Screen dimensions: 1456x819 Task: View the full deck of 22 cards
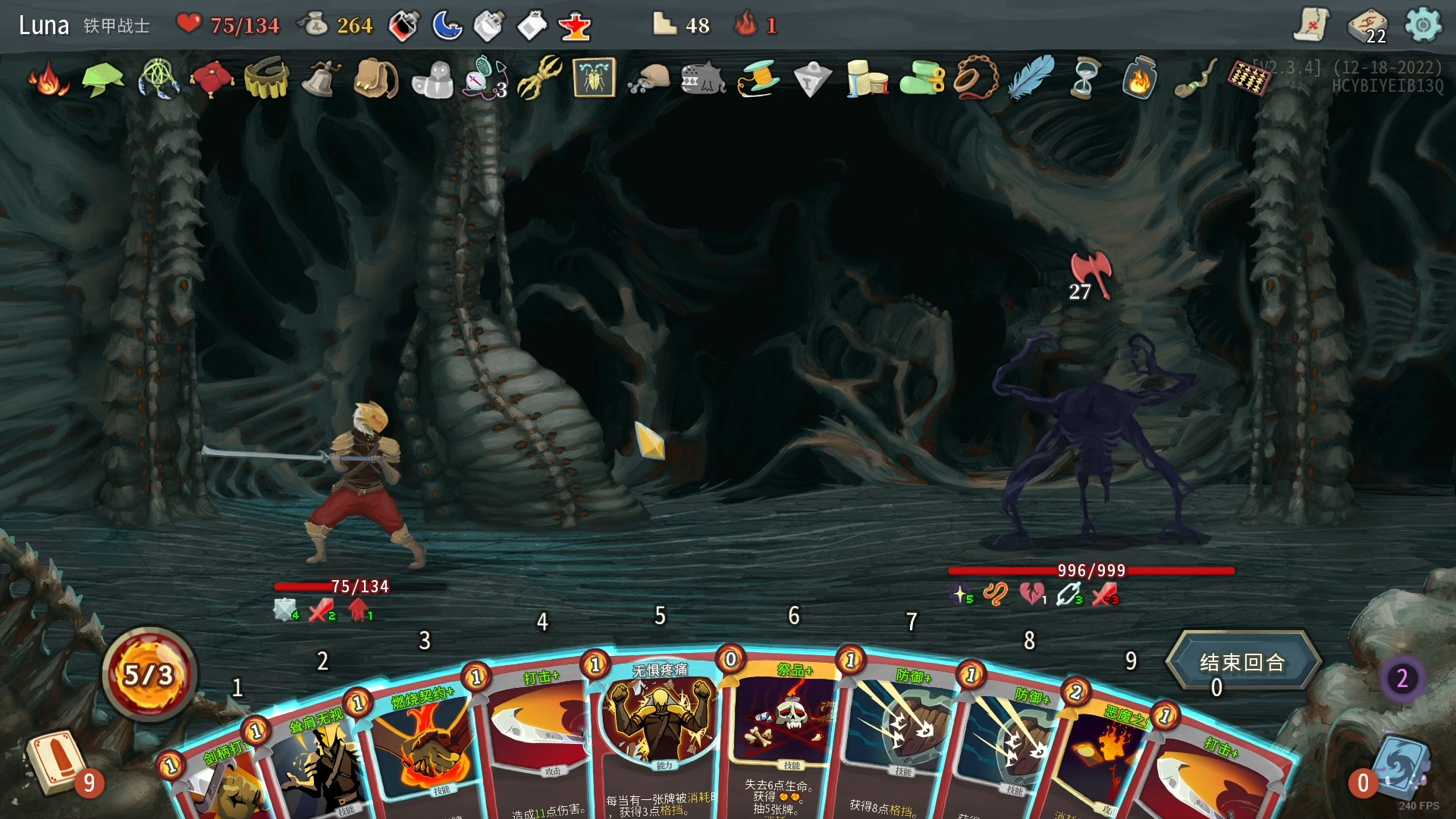pos(1367,26)
